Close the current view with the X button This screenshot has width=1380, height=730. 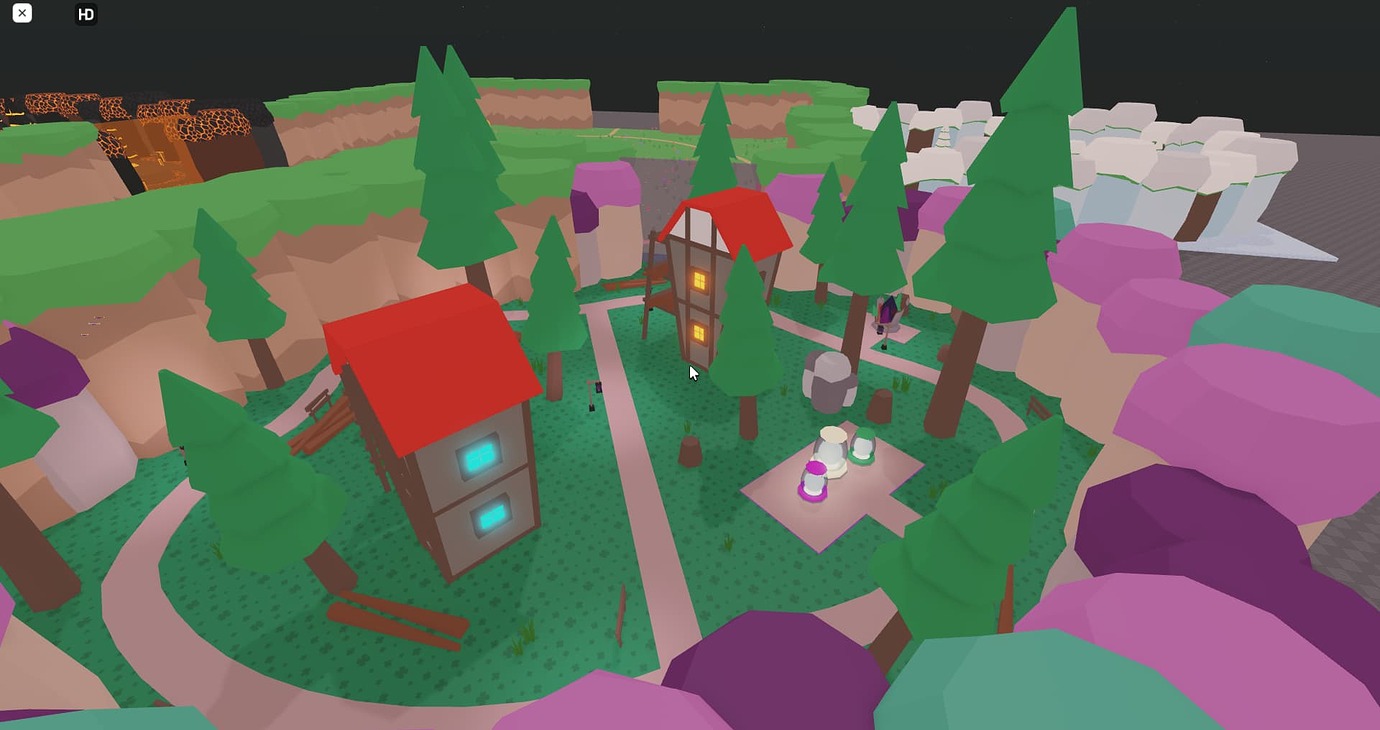point(21,14)
